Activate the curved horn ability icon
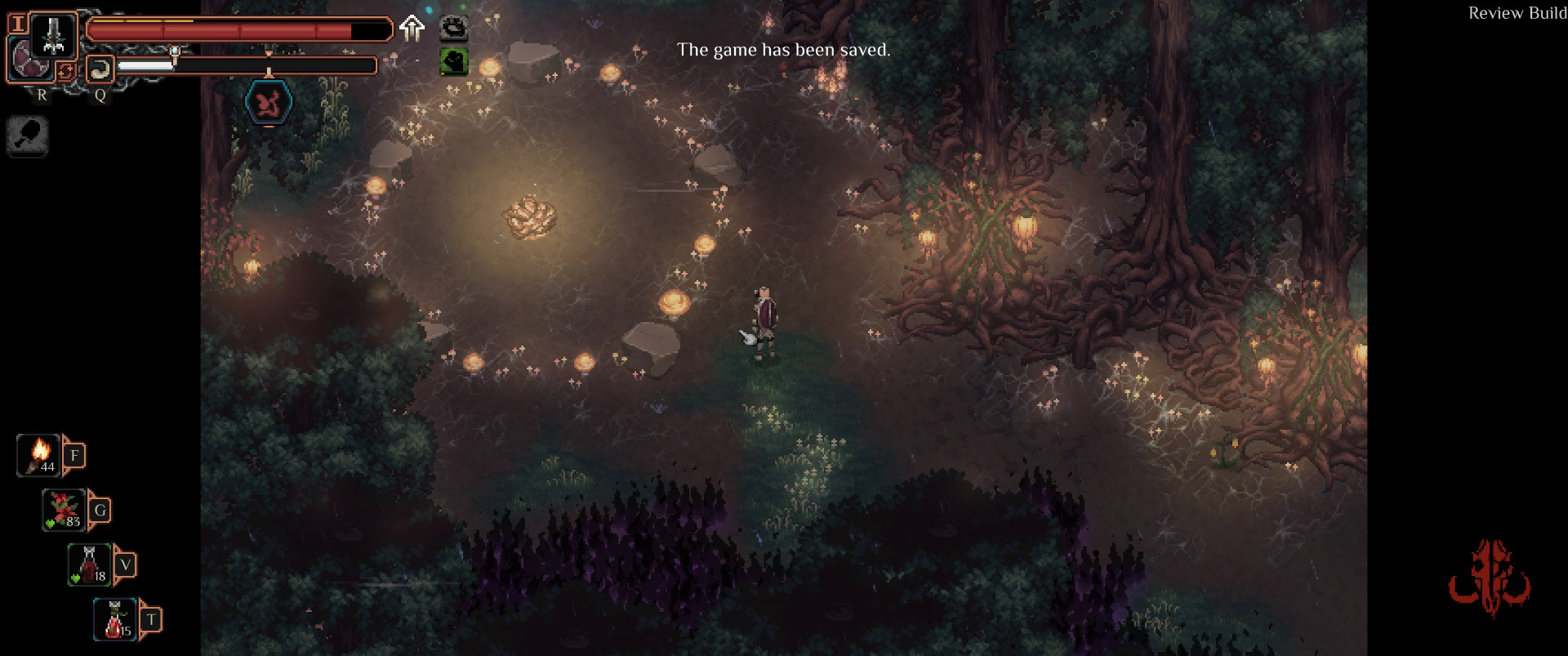 click(x=100, y=69)
